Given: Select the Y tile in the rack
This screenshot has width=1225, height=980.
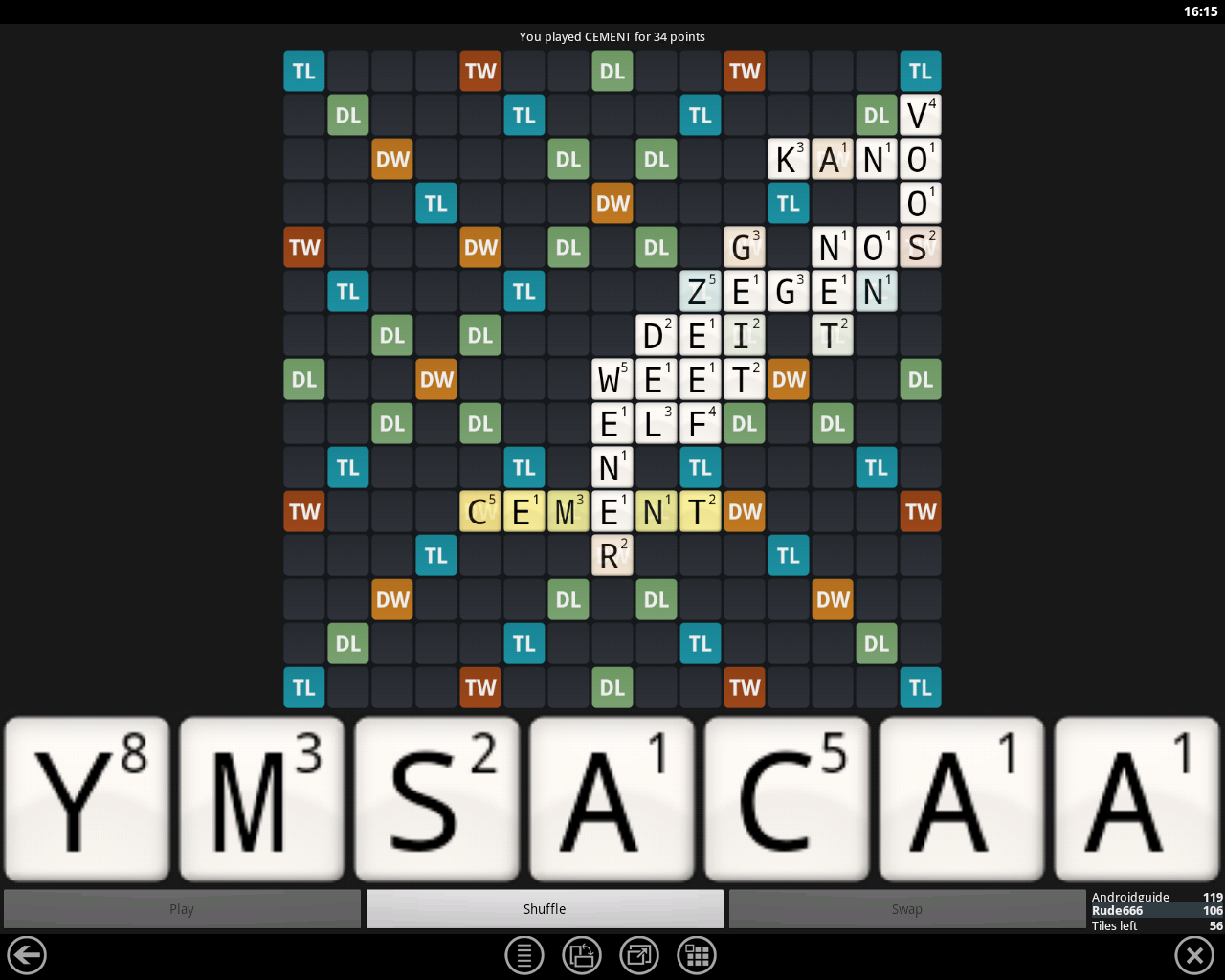Looking at the screenshot, I should click(x=86, y=797).
